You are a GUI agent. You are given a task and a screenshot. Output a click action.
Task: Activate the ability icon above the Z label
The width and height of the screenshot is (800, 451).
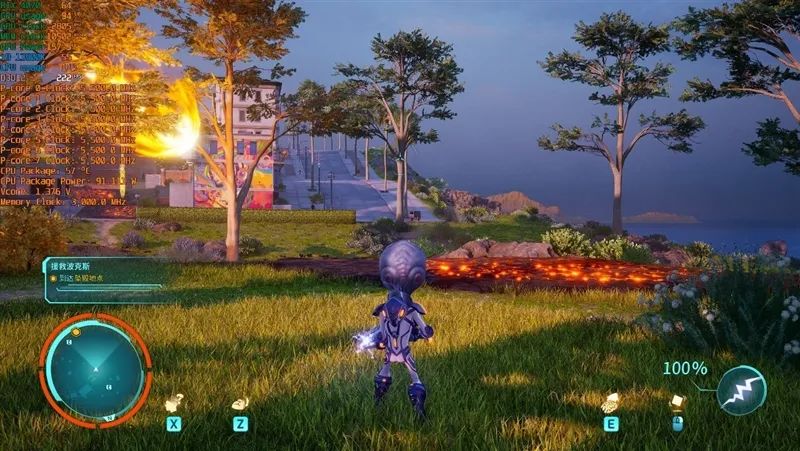[240, 403]
